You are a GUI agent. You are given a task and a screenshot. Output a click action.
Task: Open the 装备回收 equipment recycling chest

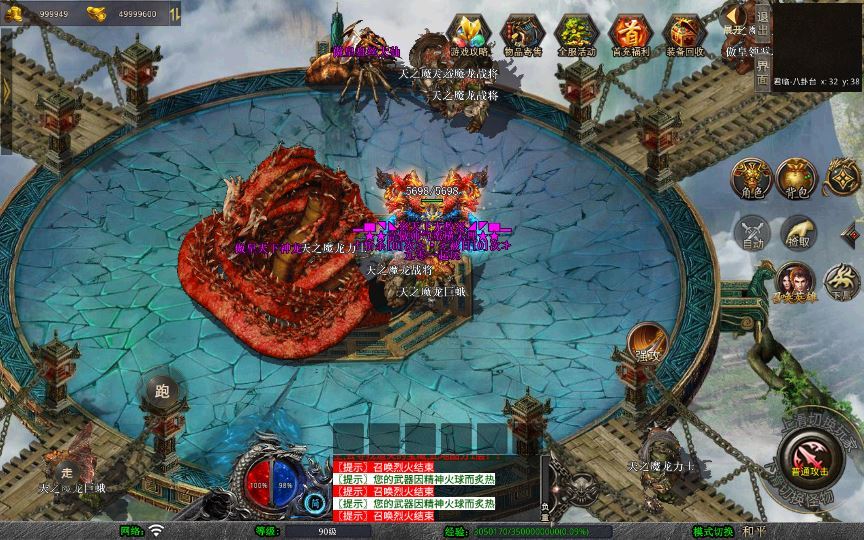(685, 35)
